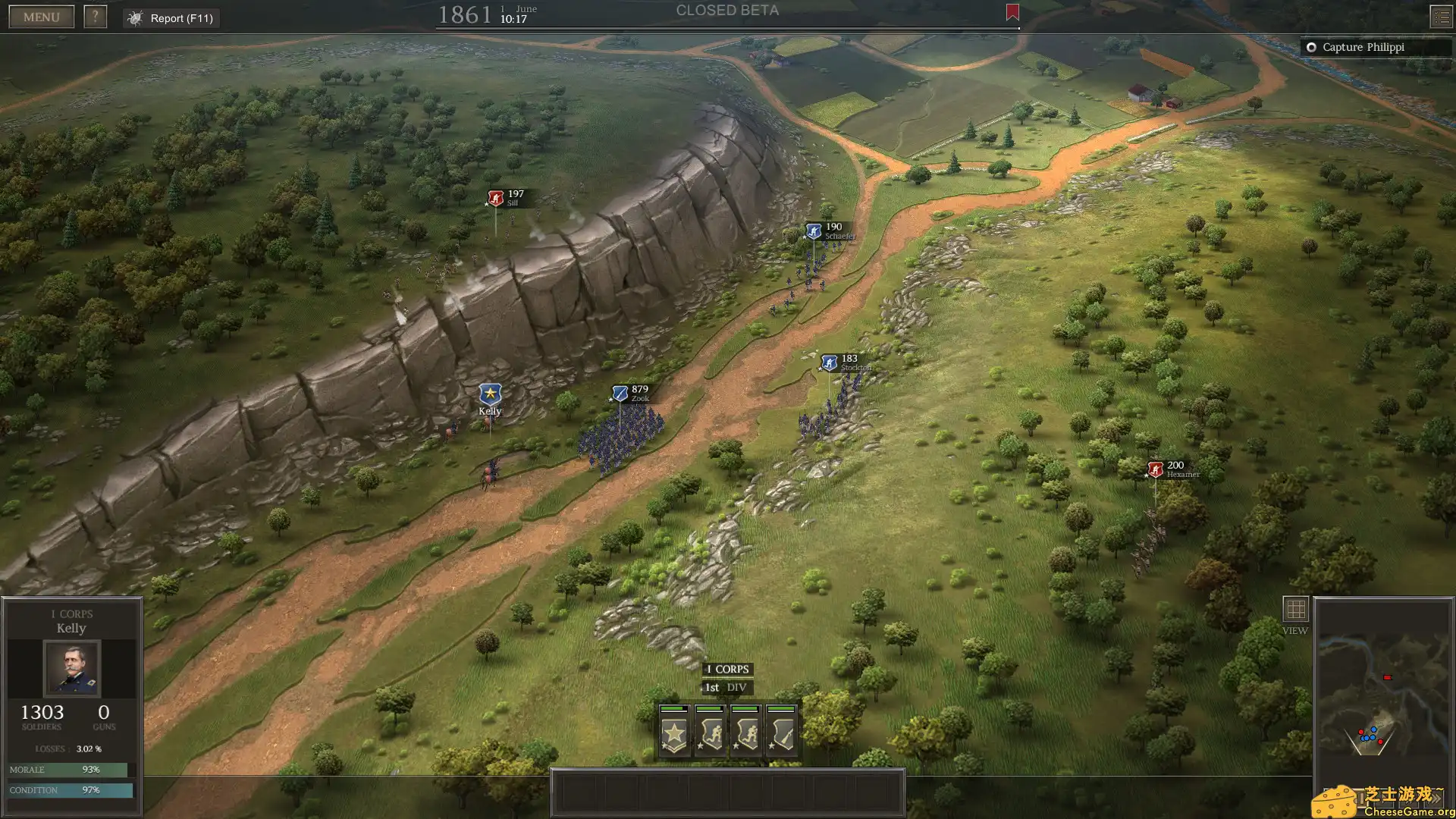
Task: Click the Report (F11) button
Action: (x=171, y=17)
